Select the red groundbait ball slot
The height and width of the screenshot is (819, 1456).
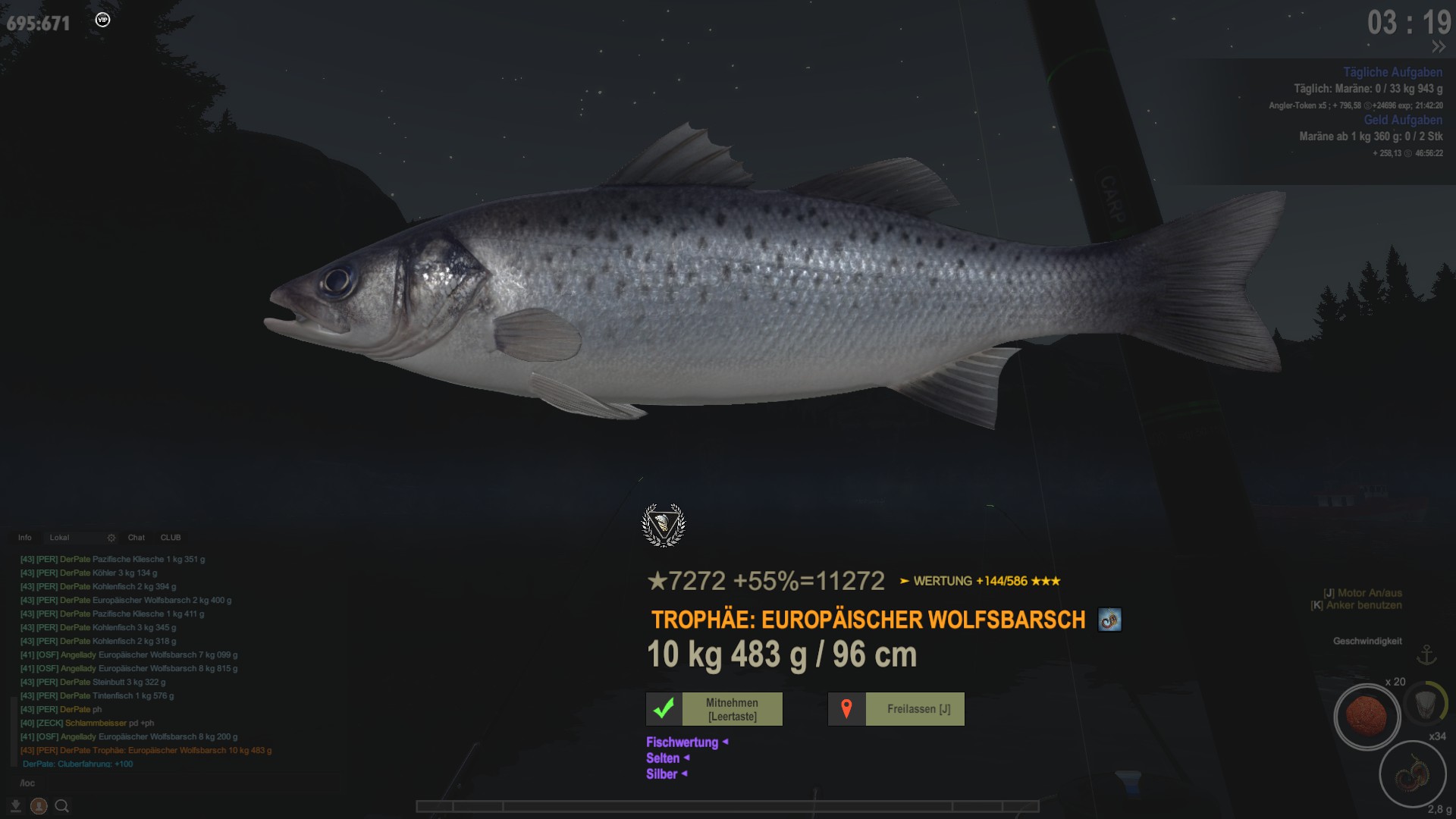1367,717
